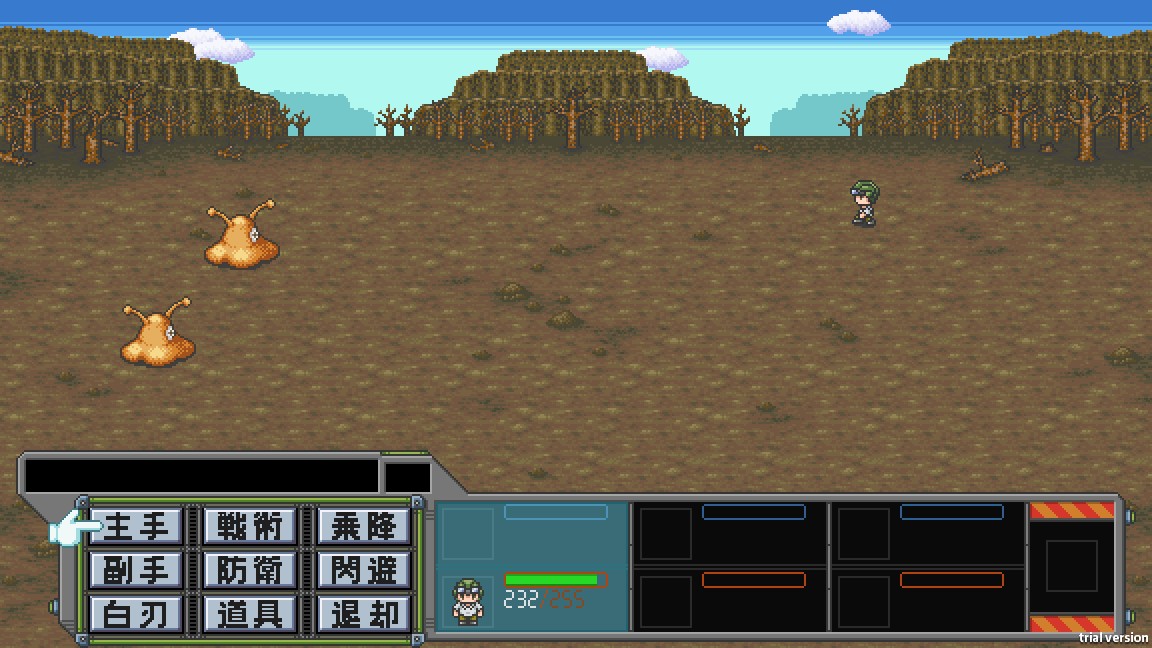This screenshot has width=1152, height=648.
Task: Choose the 防衛 defend command
Action: click(250, 570)
